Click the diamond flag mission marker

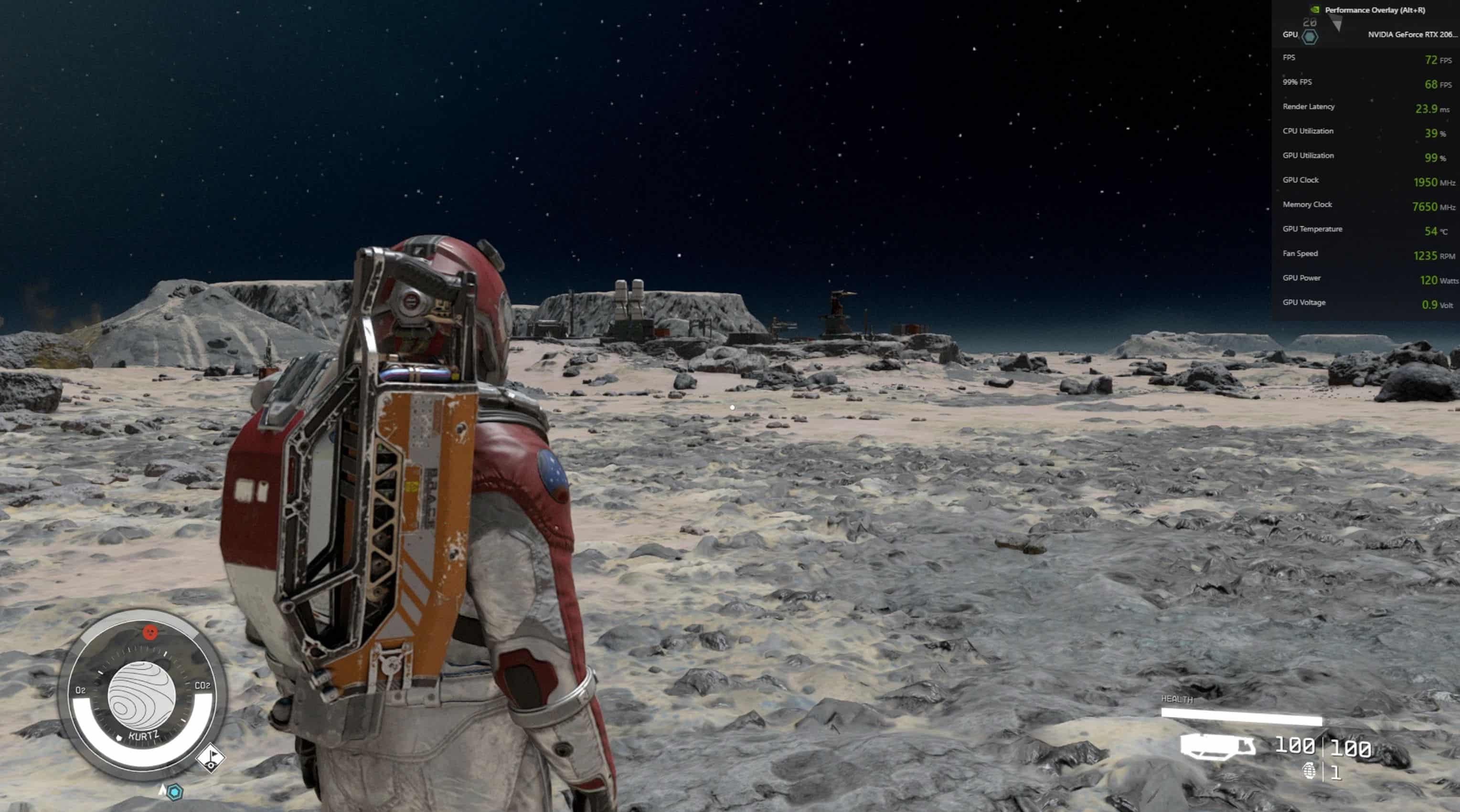coord(211,758)
